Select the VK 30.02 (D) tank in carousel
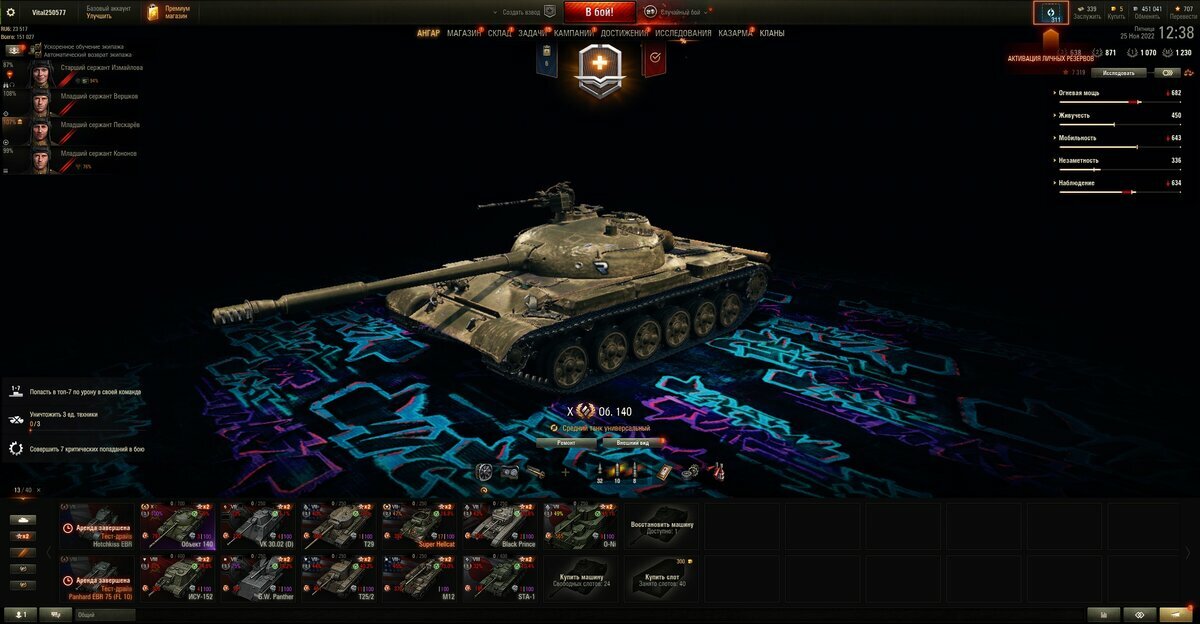 pyautogui.click(x=258, y=525)
